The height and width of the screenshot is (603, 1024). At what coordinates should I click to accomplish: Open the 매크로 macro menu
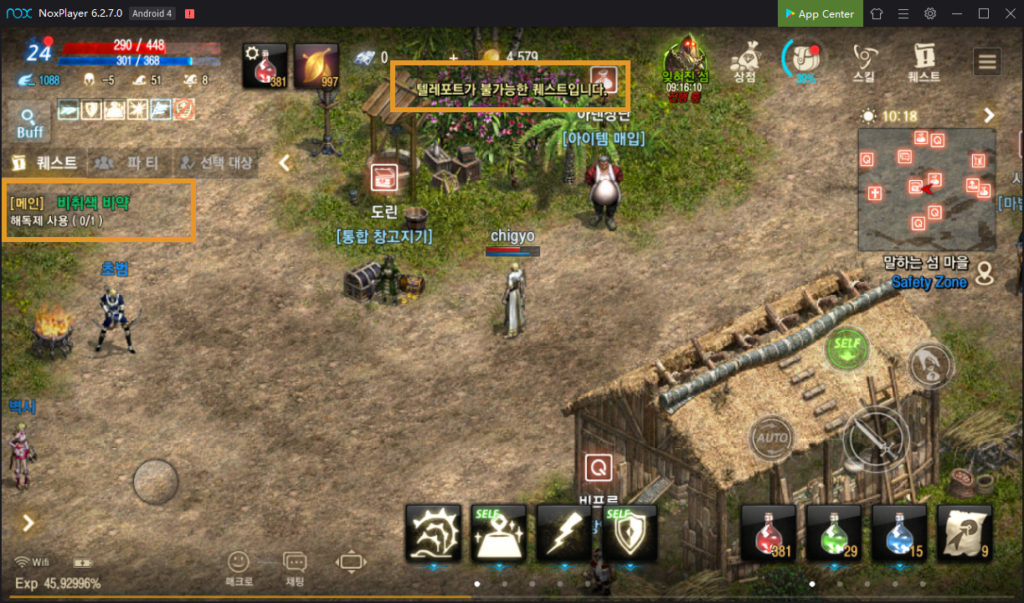coord(239,567)
